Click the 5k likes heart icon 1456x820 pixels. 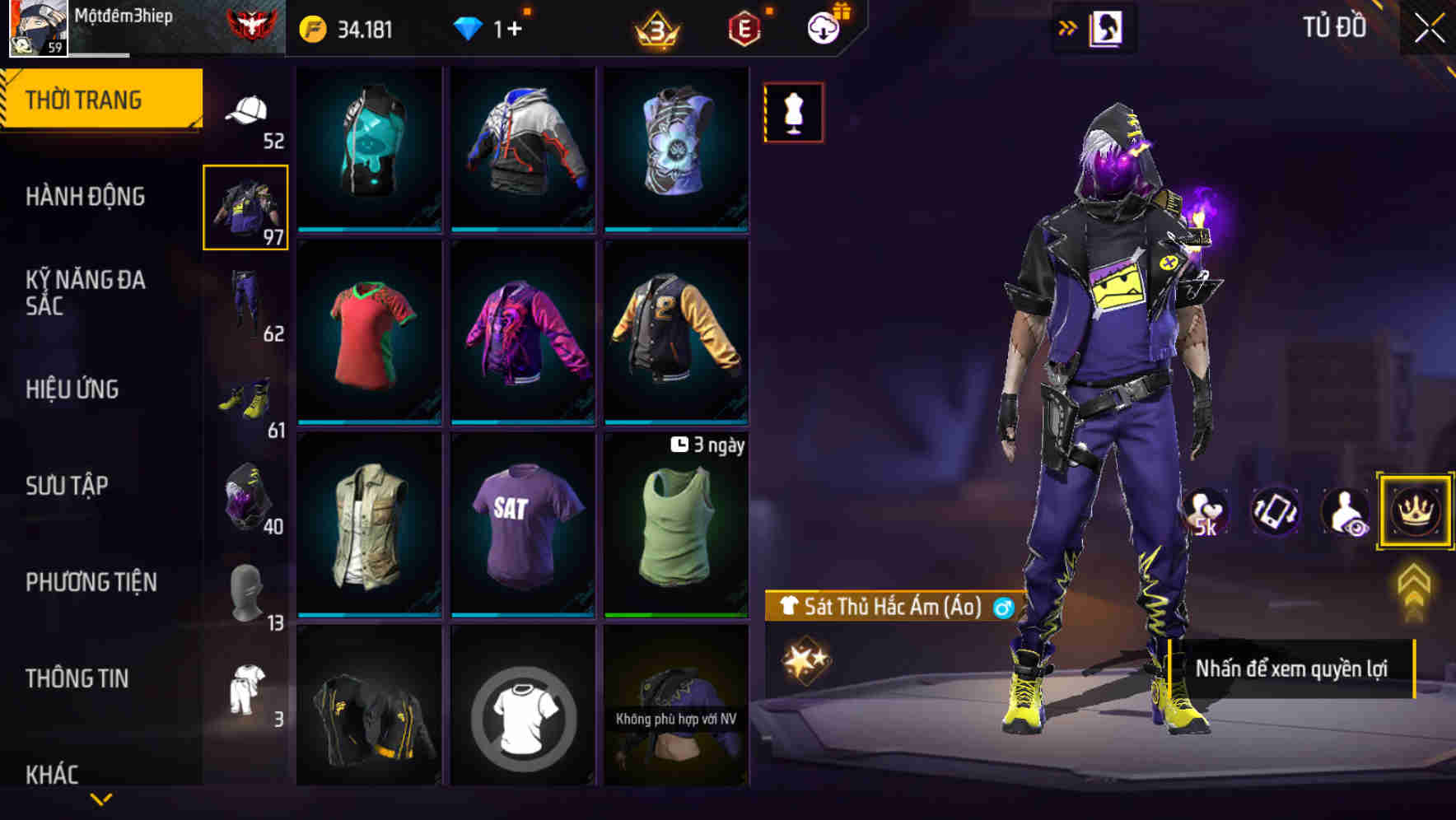coord(1206,510)
